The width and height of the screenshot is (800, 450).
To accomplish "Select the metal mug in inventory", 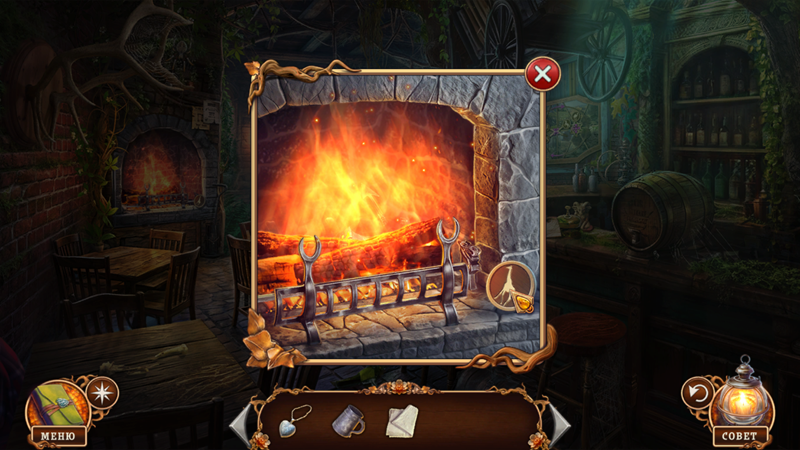I will click(347, 421).
